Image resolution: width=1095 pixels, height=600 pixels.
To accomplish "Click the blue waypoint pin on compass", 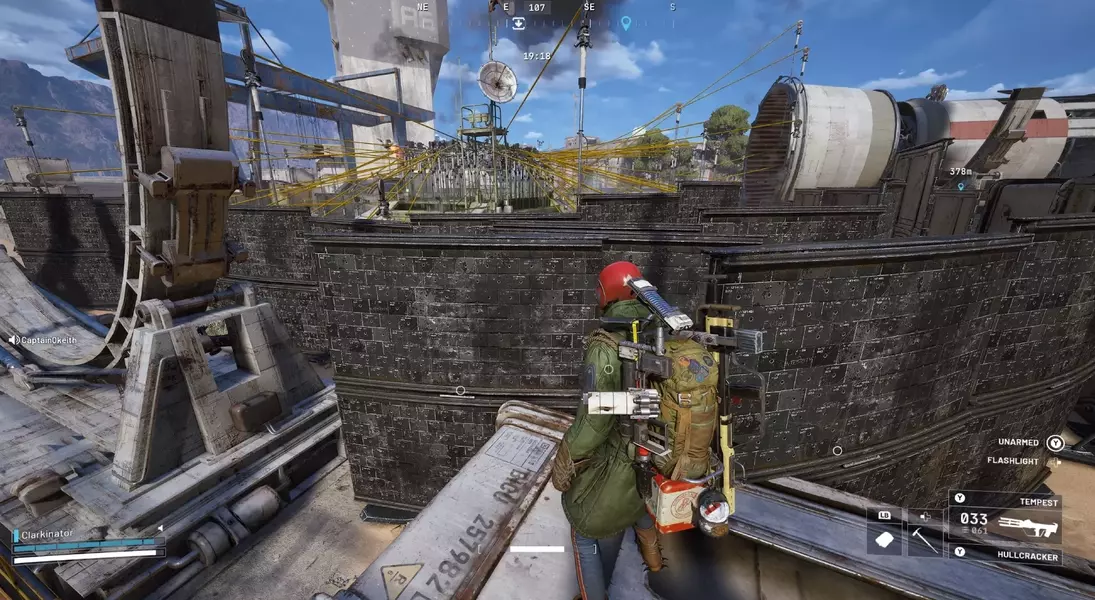I will 626,22.
